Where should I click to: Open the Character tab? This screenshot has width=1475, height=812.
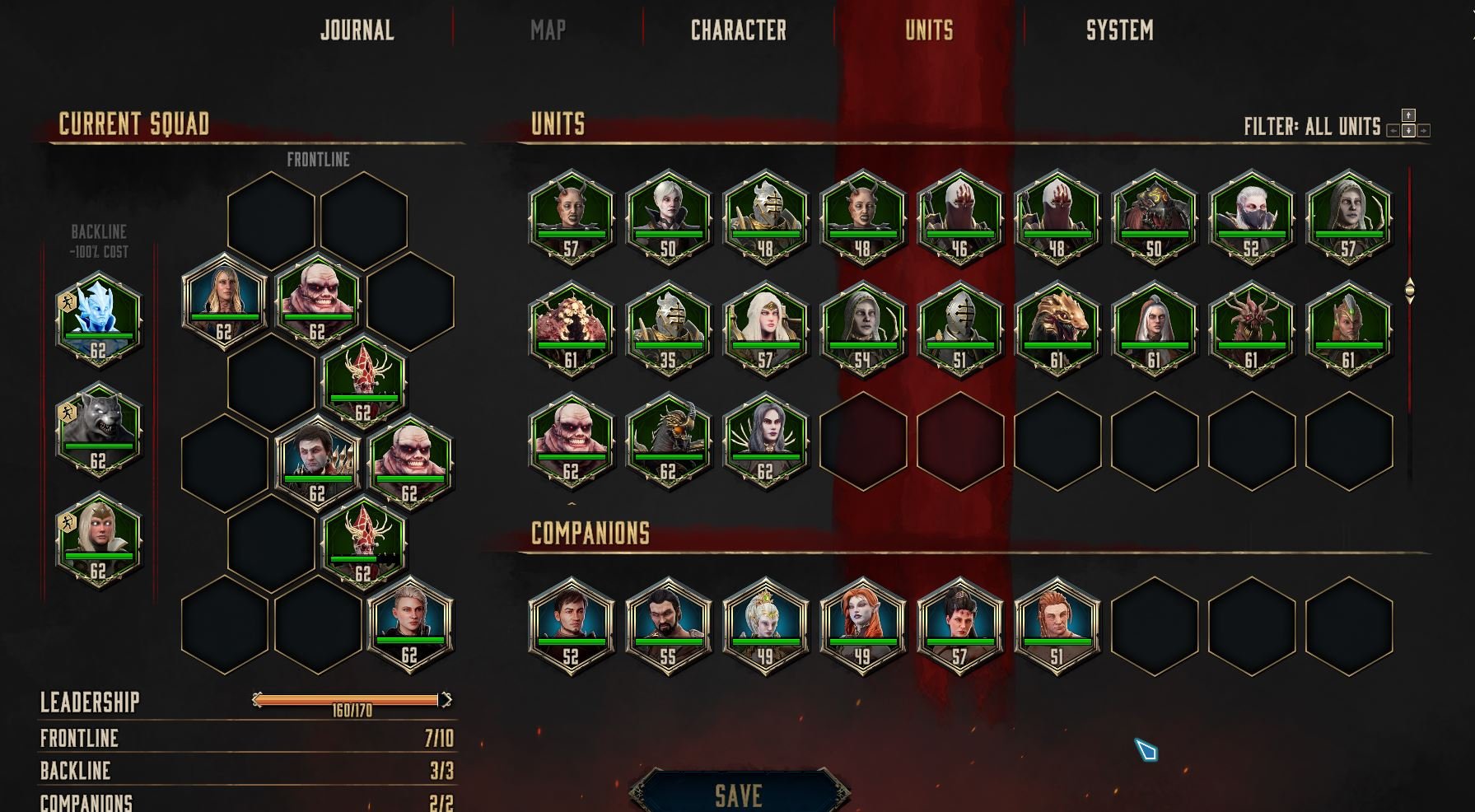738,30
